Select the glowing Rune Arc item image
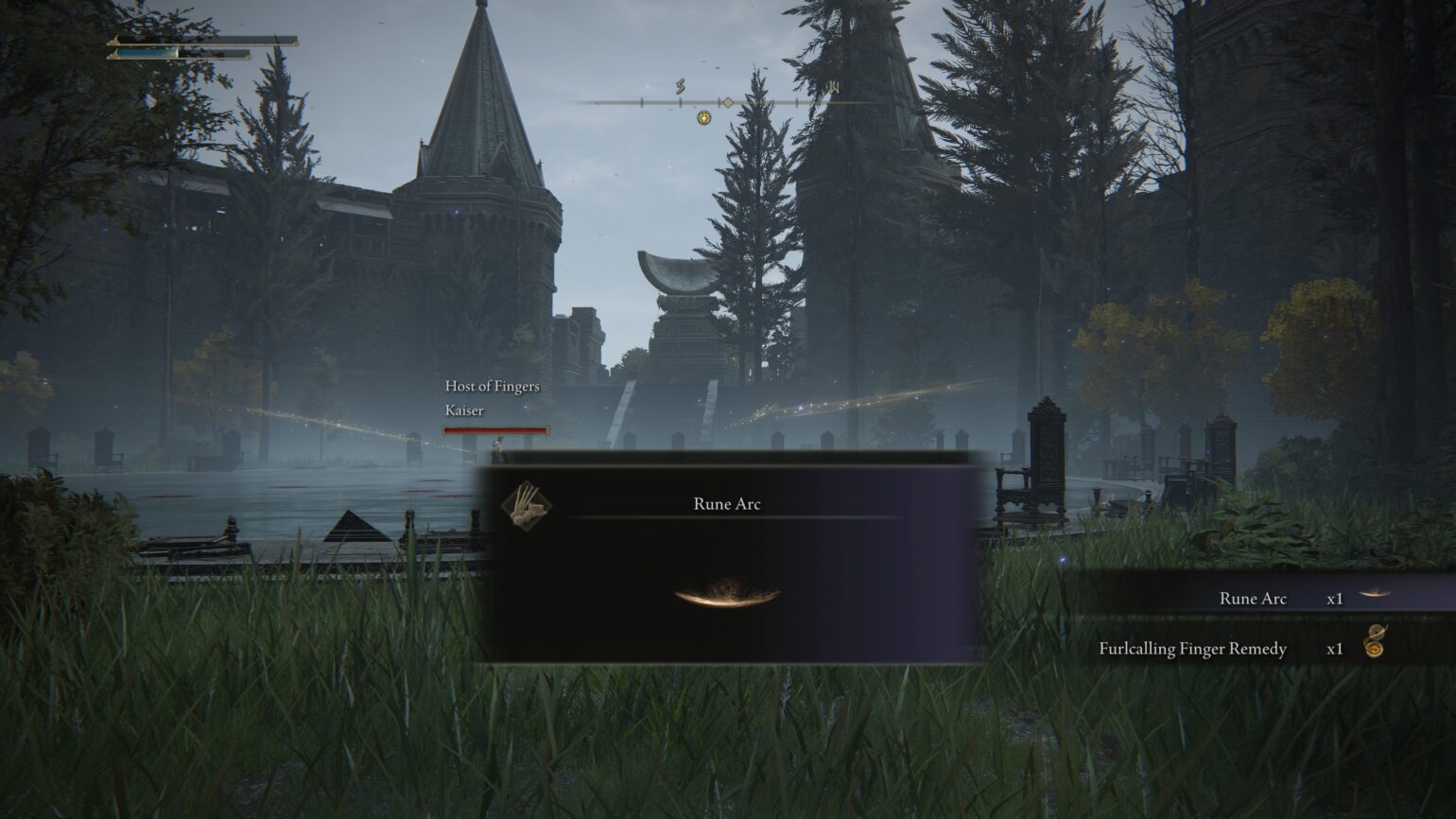The height and width of the screenshot is (819, 1456). coord(726,598)
